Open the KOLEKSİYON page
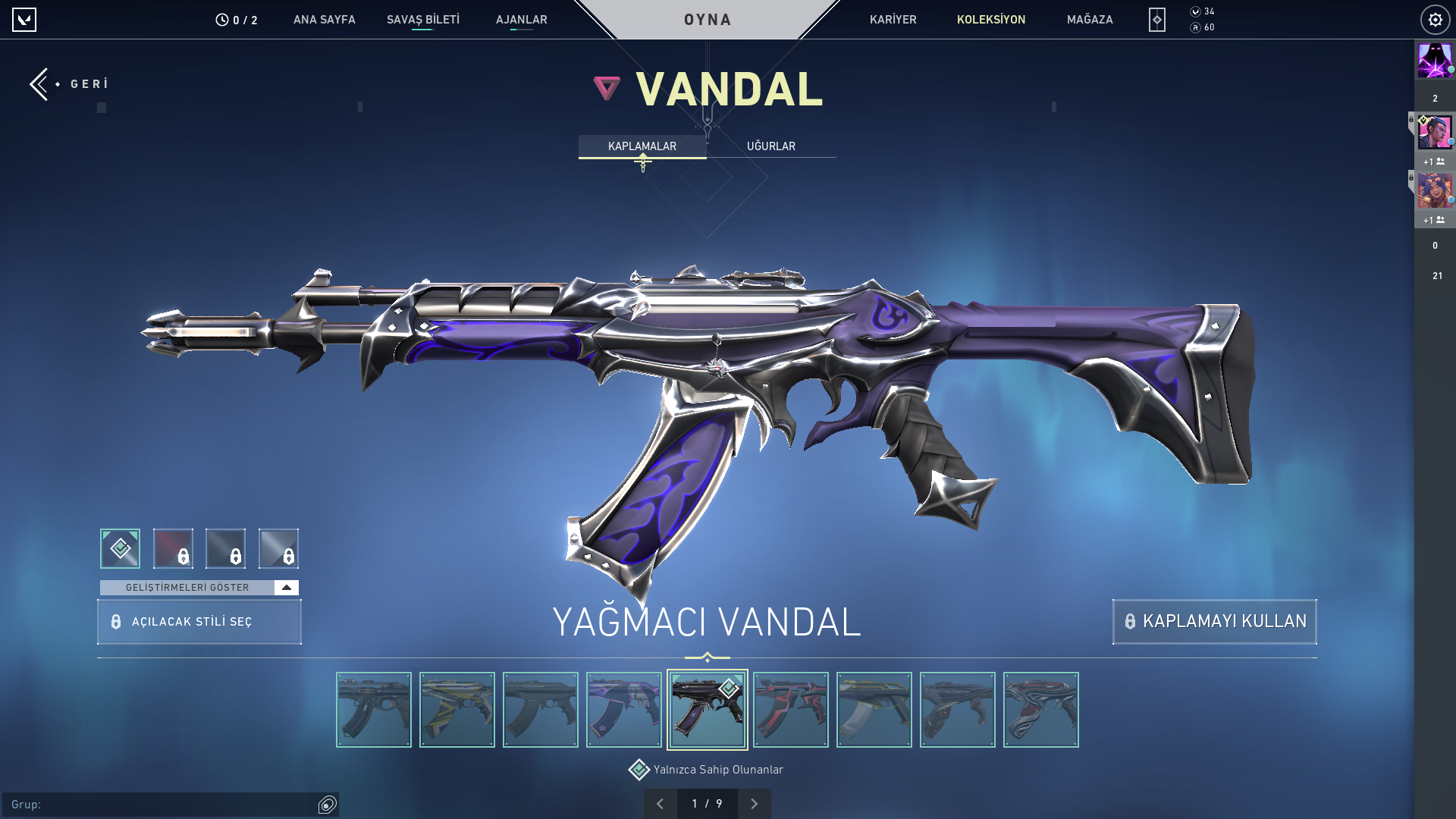Image resolution: width=1456 pixels, height=819 pixels. (x=990, y=20)
